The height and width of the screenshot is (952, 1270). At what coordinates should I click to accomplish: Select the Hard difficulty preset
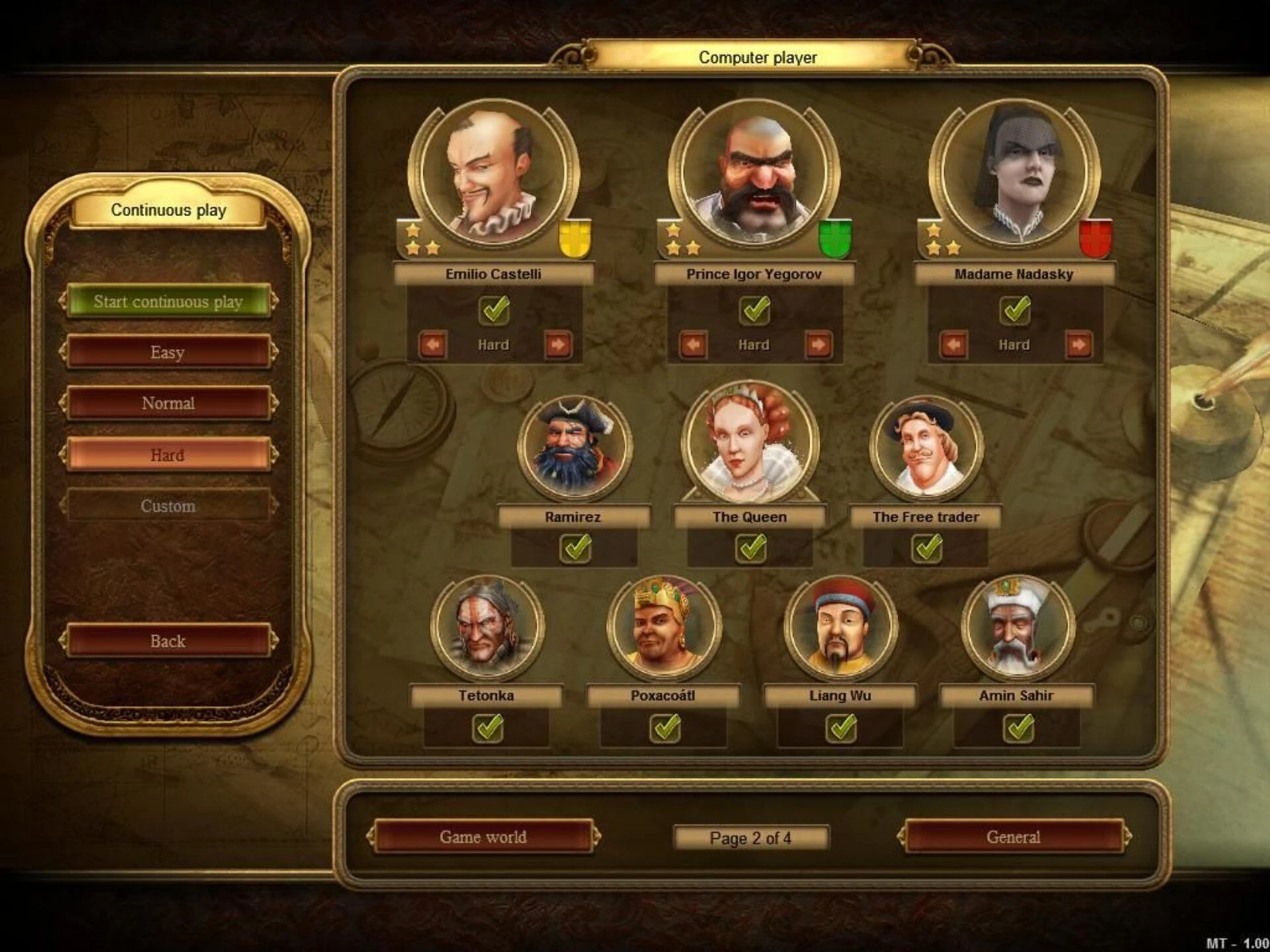click(168, 455)
